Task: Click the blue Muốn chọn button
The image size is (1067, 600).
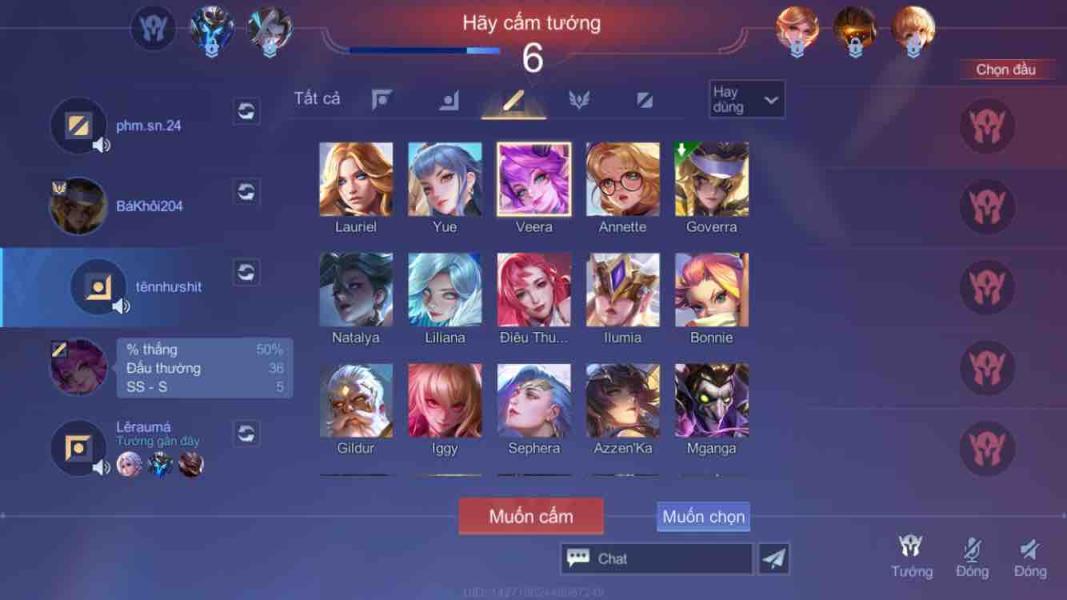Action: (703, 517)
